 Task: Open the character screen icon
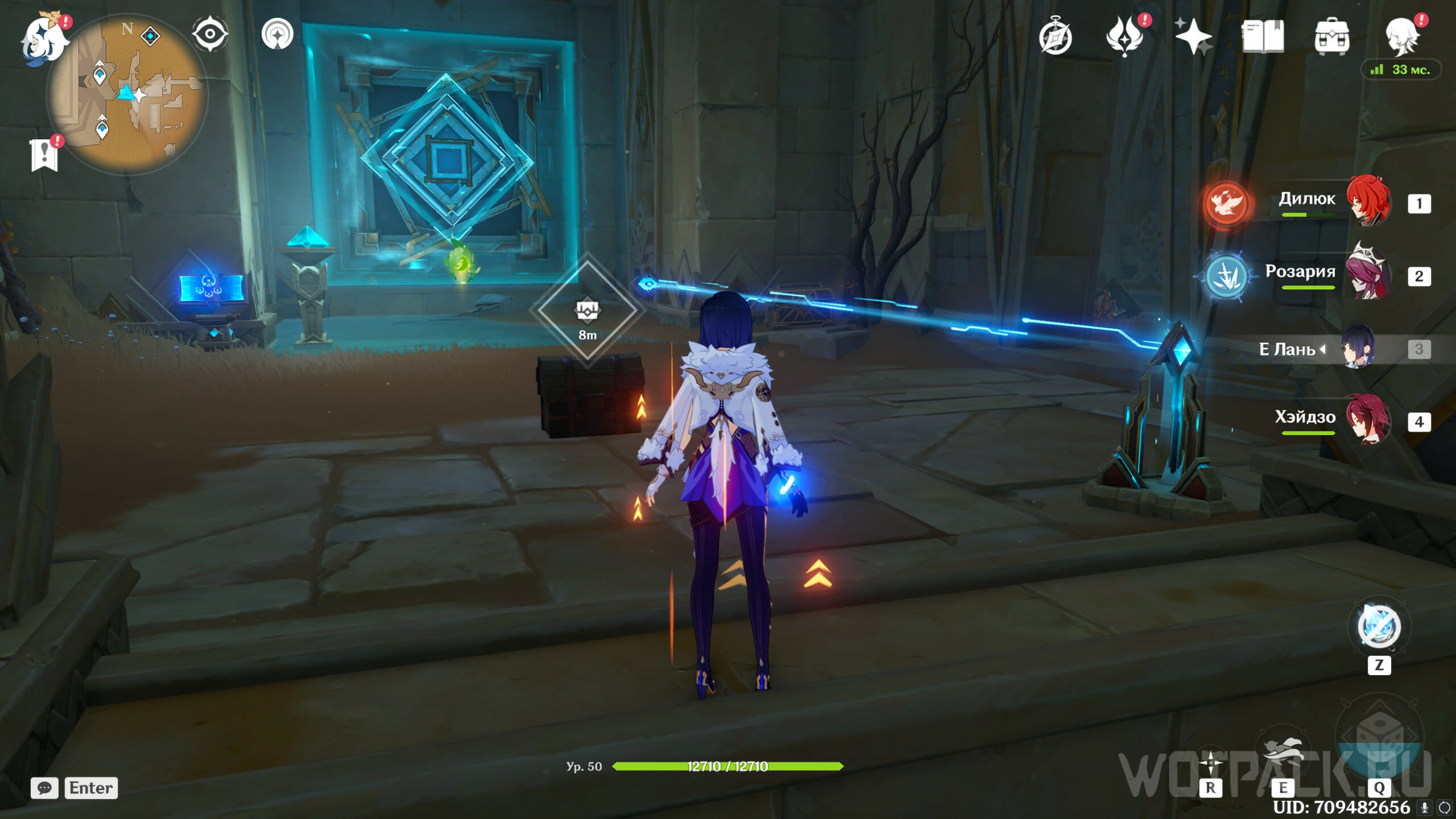1401,36
